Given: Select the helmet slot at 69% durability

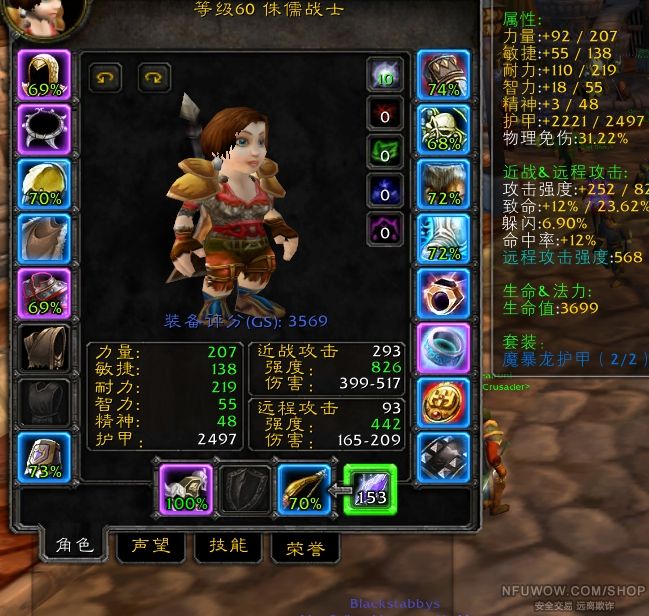Looking at the screenshot, I should coord(44,75).
